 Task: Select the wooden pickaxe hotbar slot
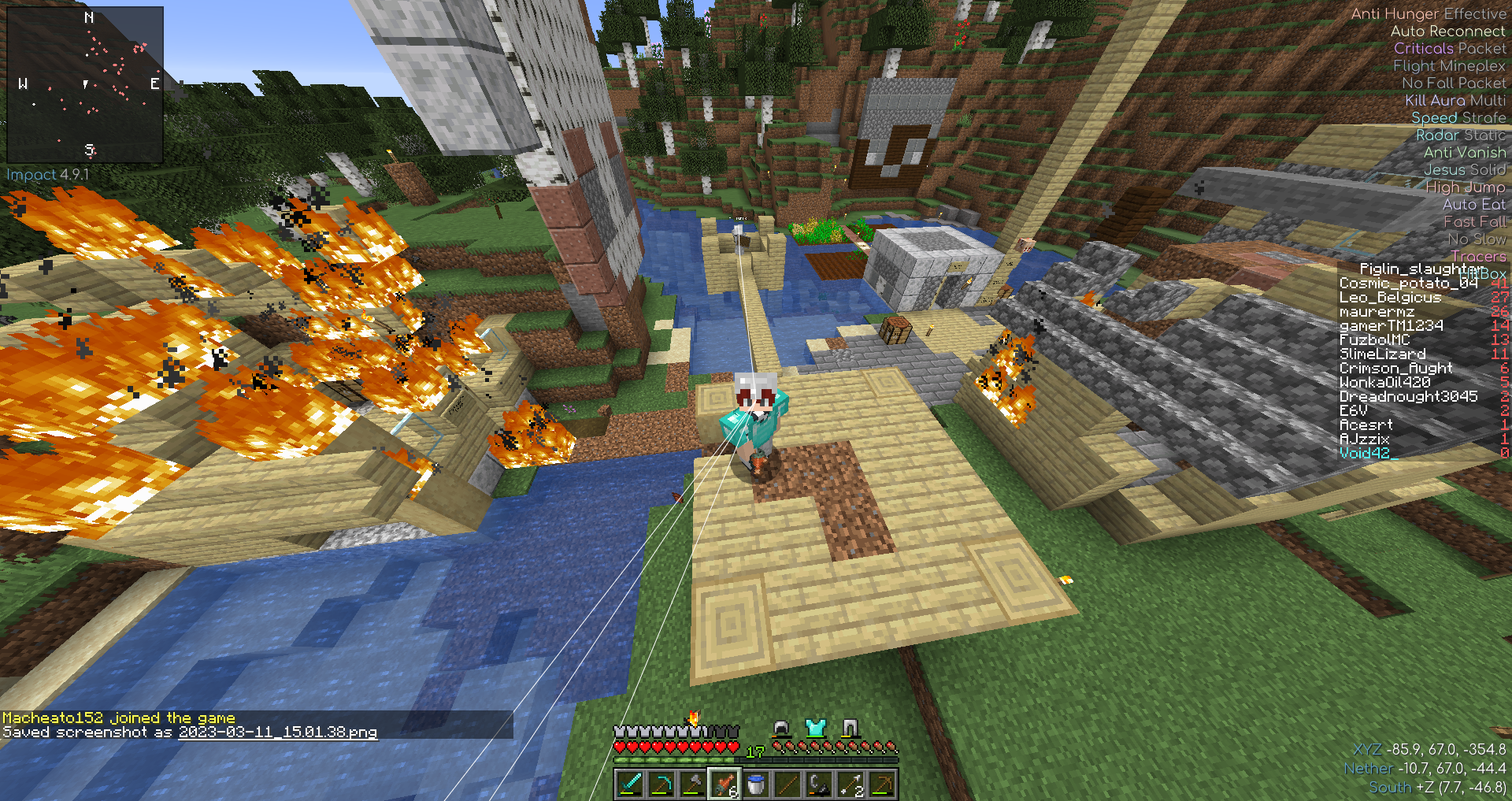882,784
